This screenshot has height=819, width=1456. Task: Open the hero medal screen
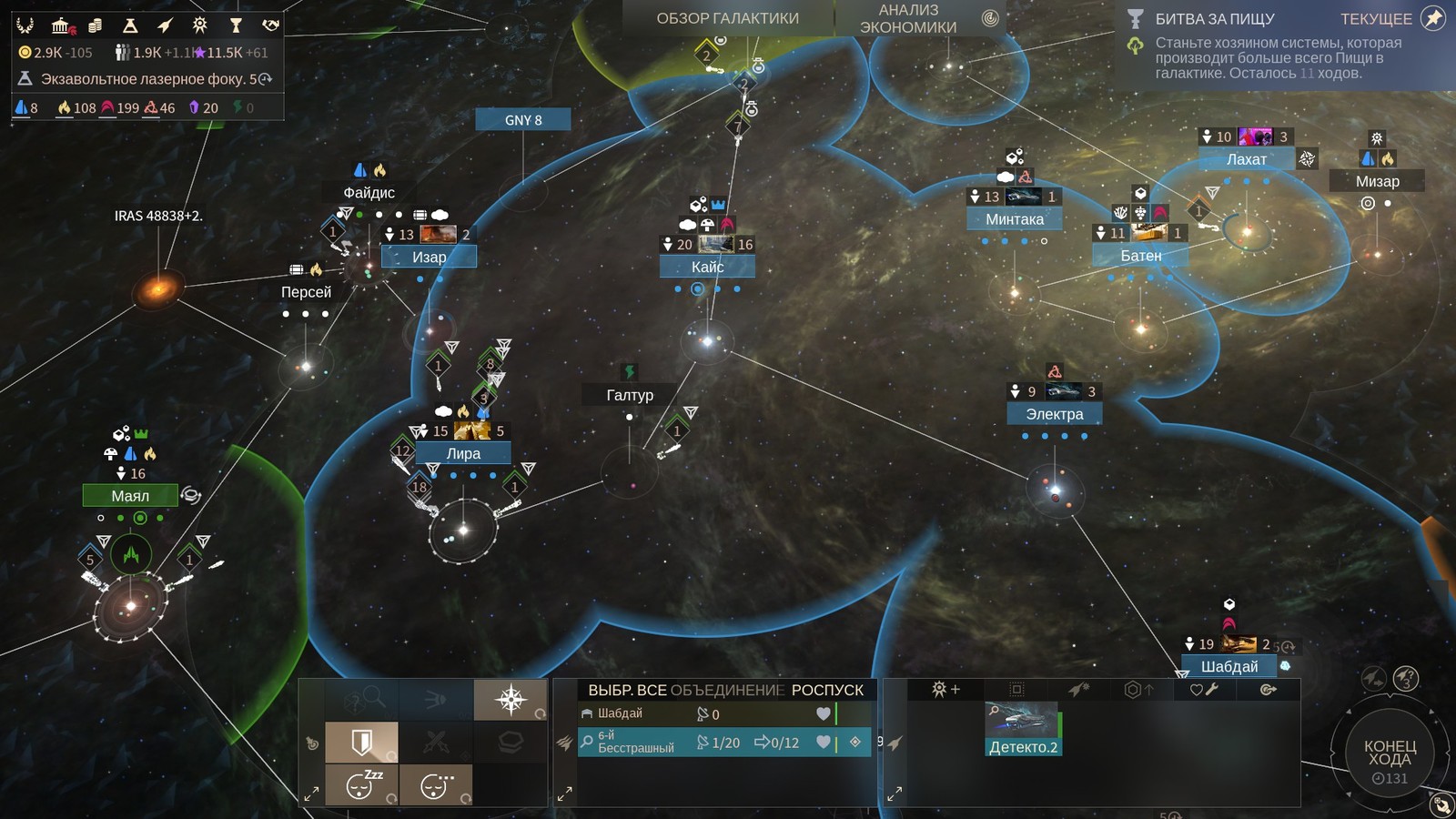(200, 25)
